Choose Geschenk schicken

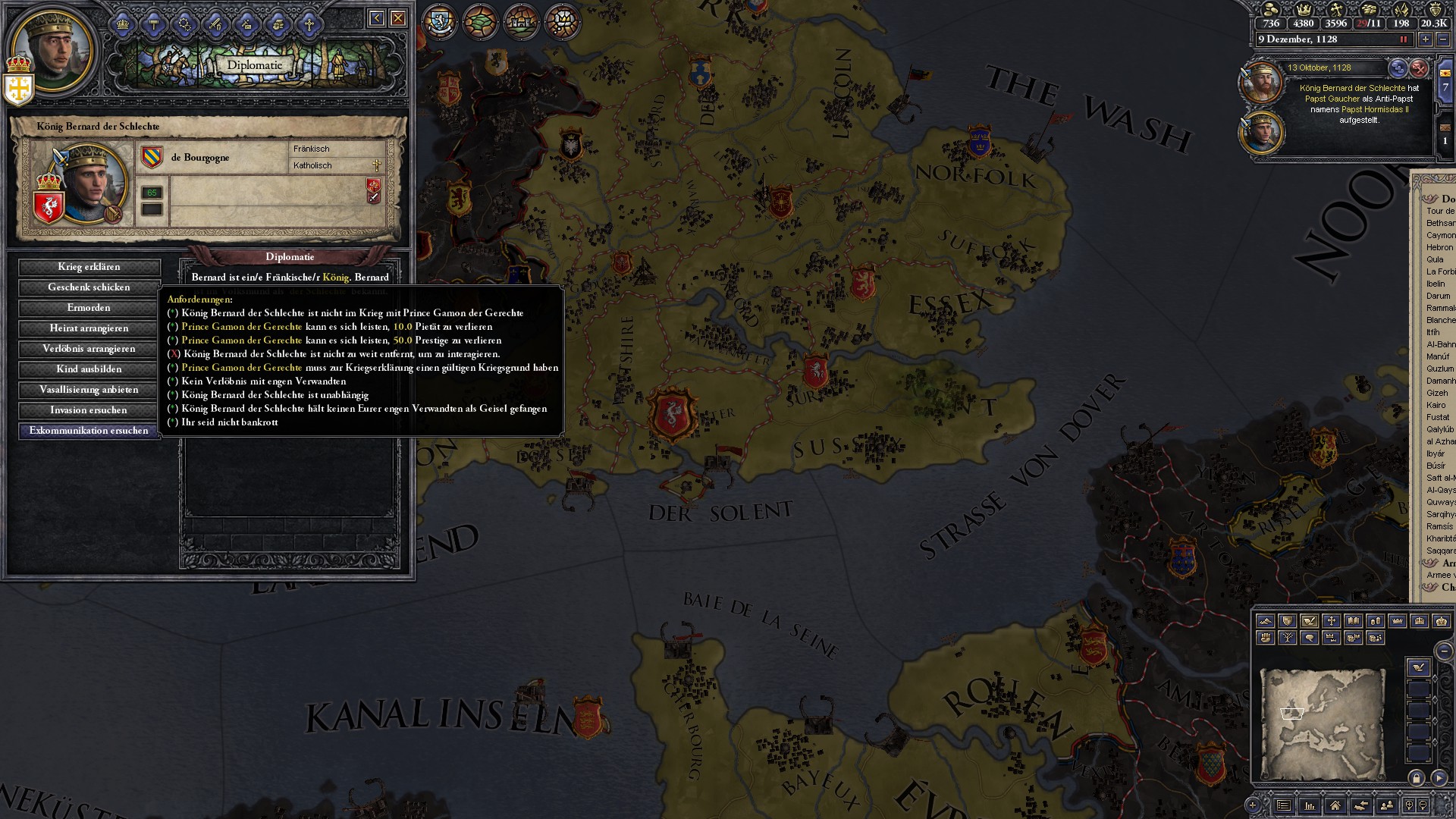(89, 287)
